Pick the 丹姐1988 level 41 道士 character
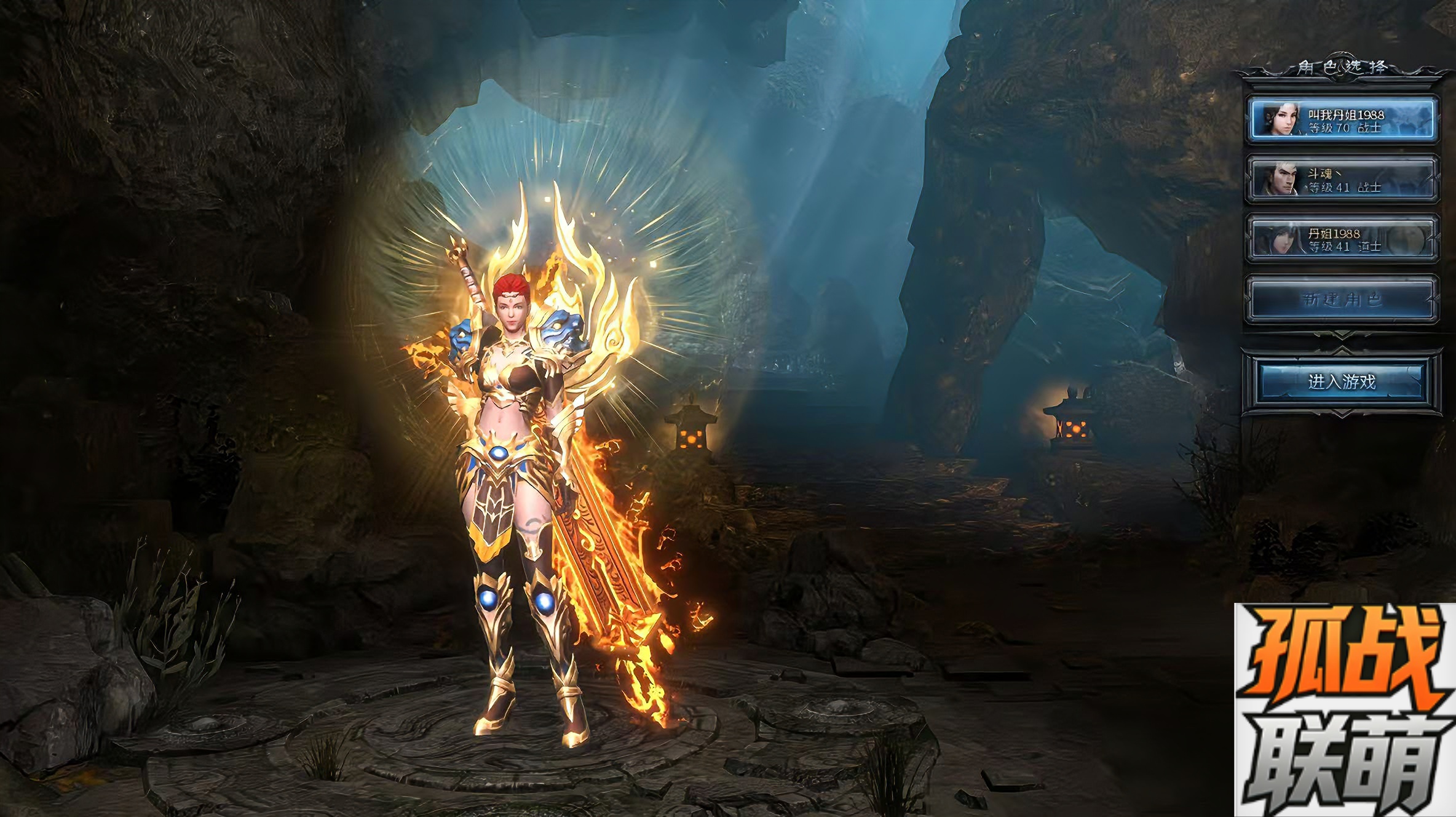This screenshot has width=1456, height=817. (1342, 239)
